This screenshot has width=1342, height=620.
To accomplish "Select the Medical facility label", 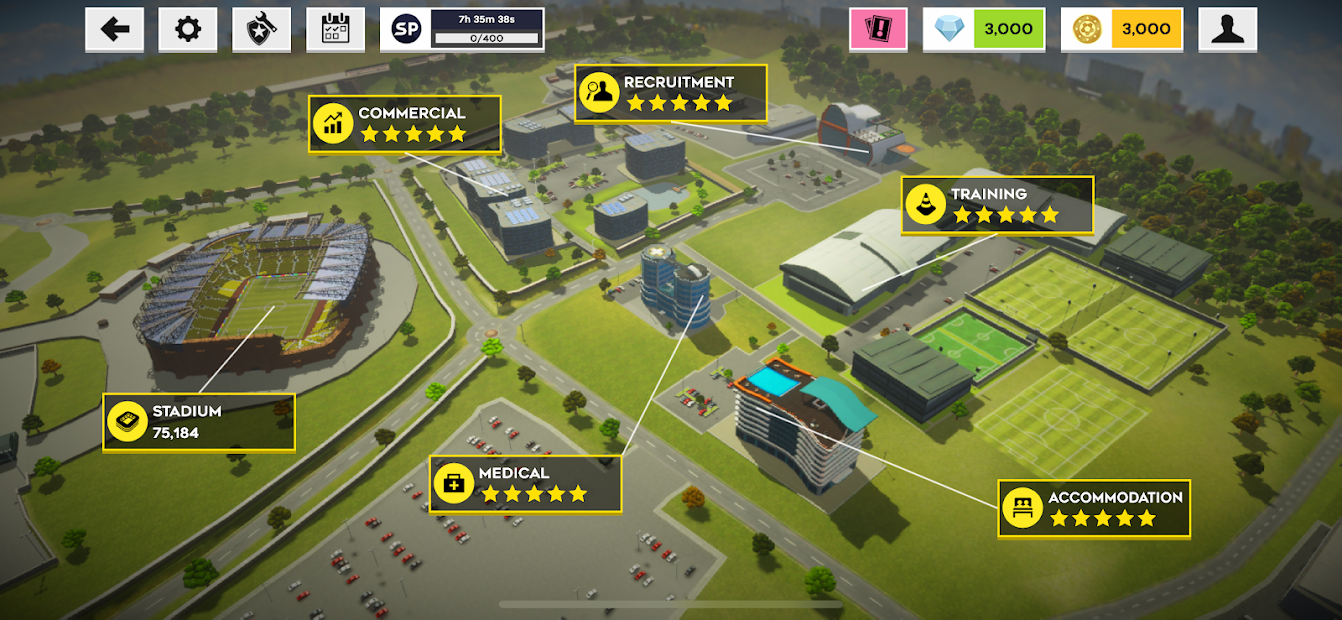I will pyautogui.click(x=525, y=484).
